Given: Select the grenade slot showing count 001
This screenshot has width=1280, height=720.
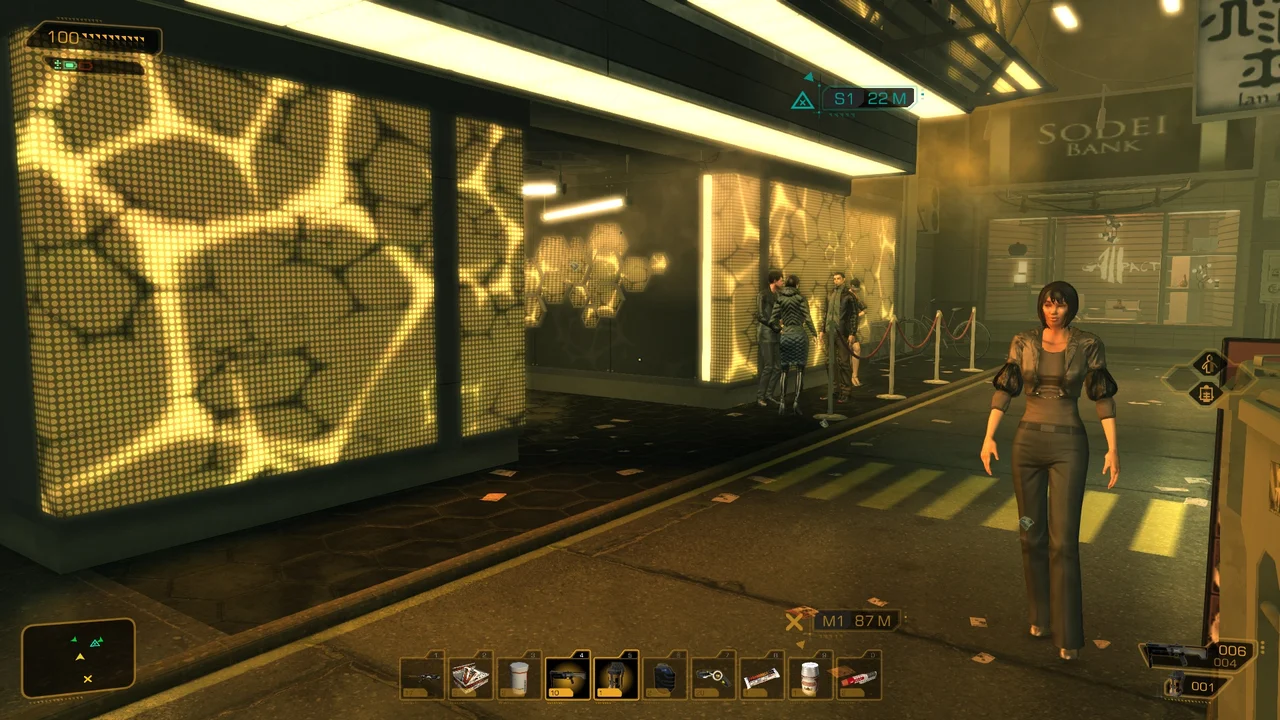Looking at the screenshot, I should coord(1202,686).
